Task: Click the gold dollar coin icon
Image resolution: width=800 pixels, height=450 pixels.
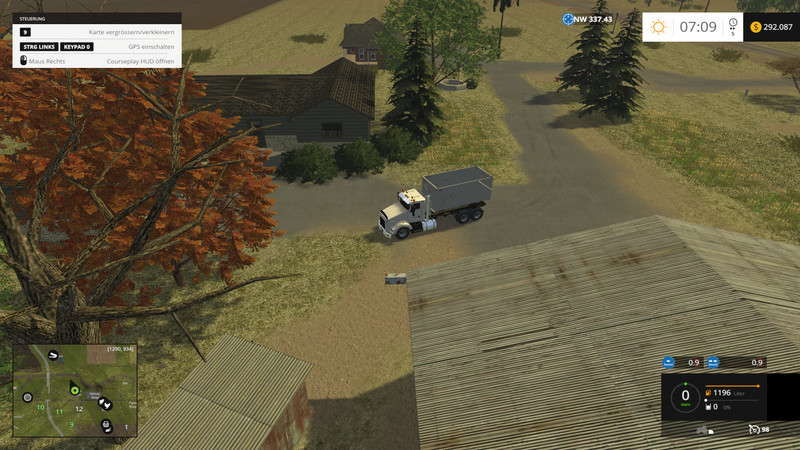Action: [756, 27]
